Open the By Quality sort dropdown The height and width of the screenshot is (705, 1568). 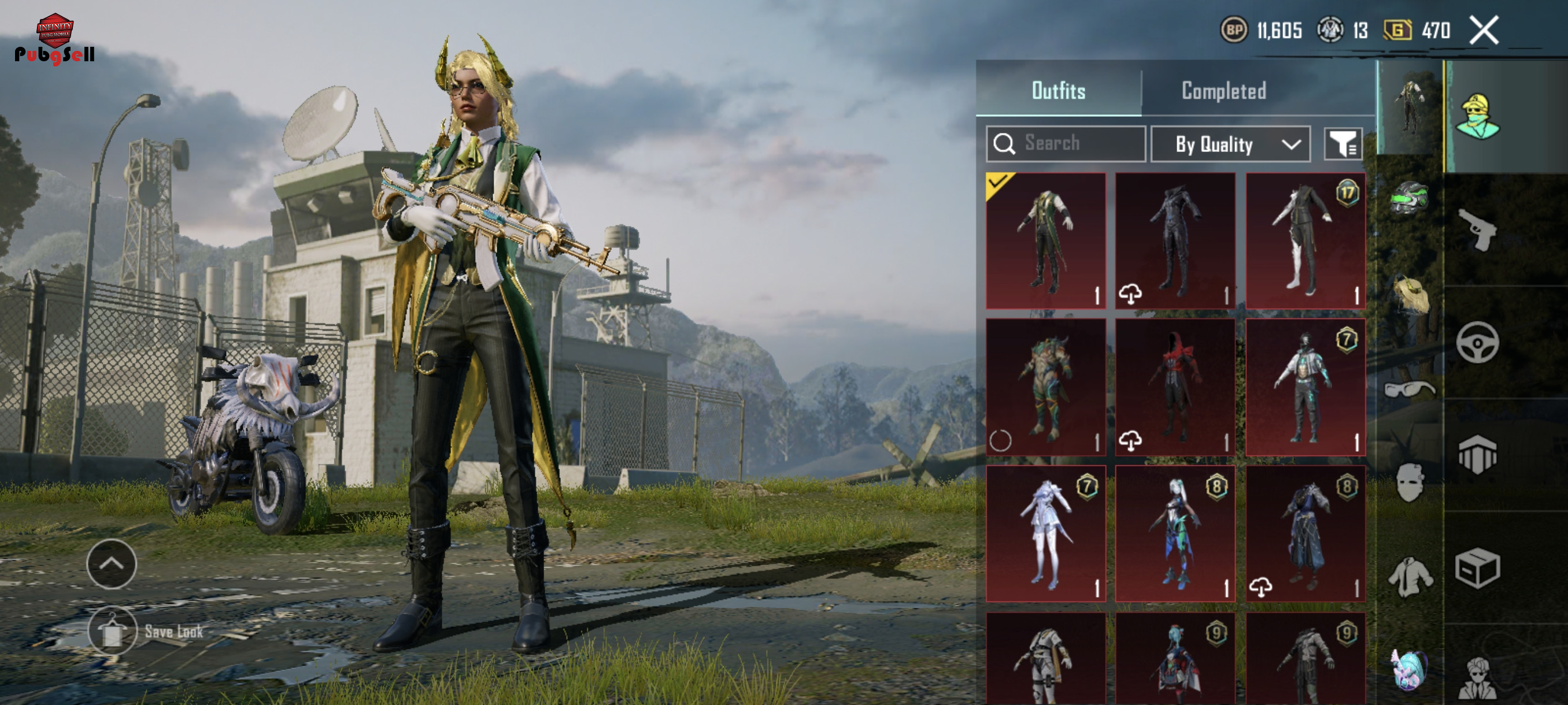[1230, 144]
